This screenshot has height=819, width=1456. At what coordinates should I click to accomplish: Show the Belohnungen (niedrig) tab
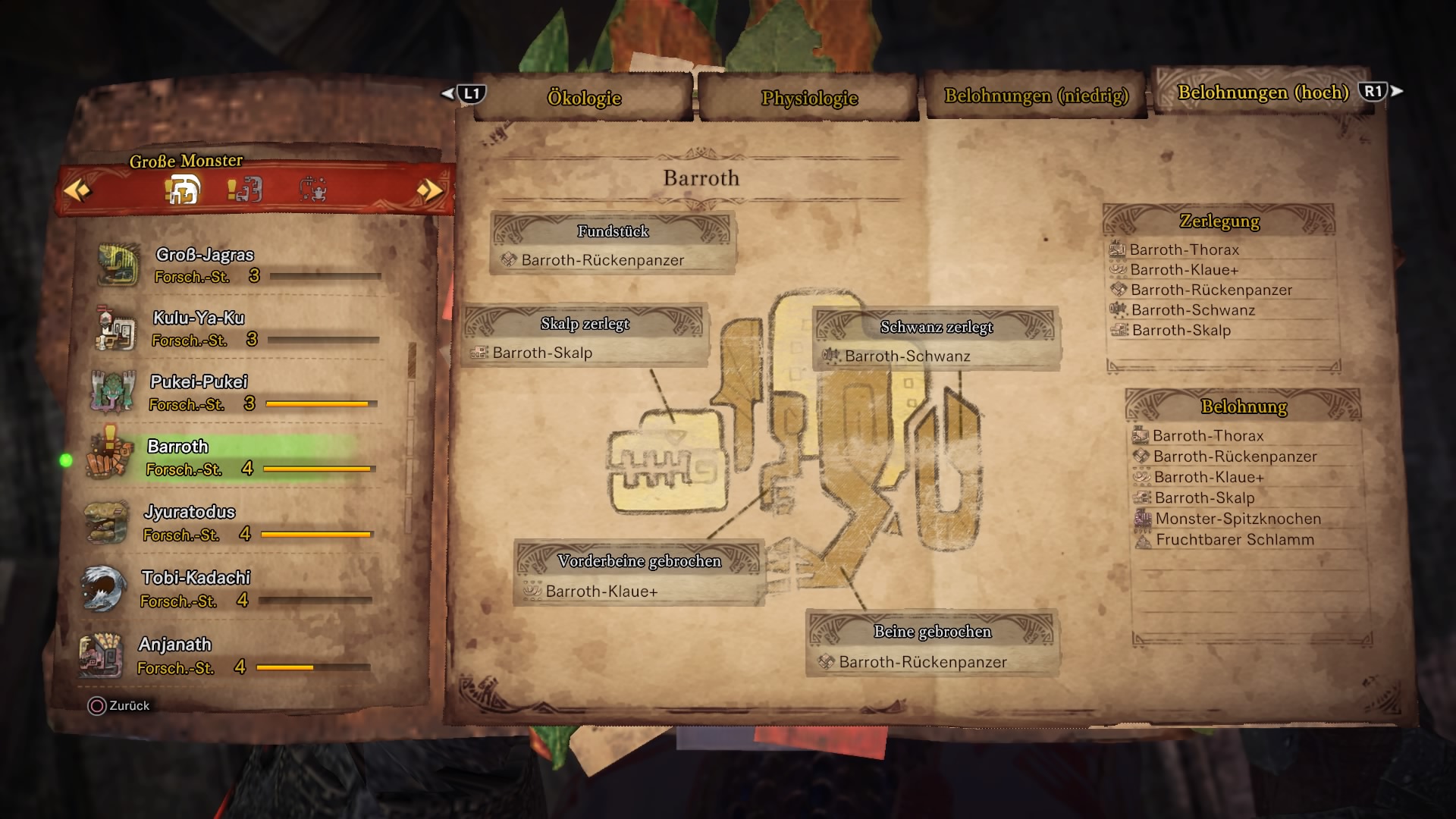(1036, 96)
